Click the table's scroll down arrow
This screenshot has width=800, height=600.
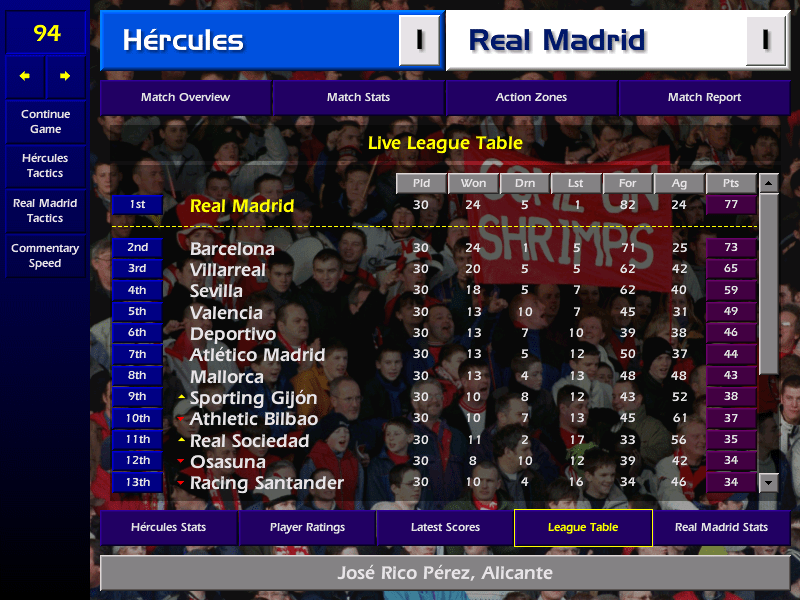click(x=768, y=482)
